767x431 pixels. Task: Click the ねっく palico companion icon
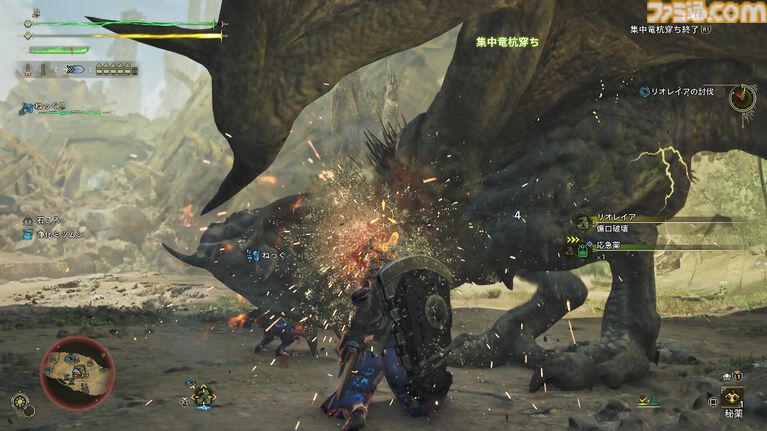point(27,105)
